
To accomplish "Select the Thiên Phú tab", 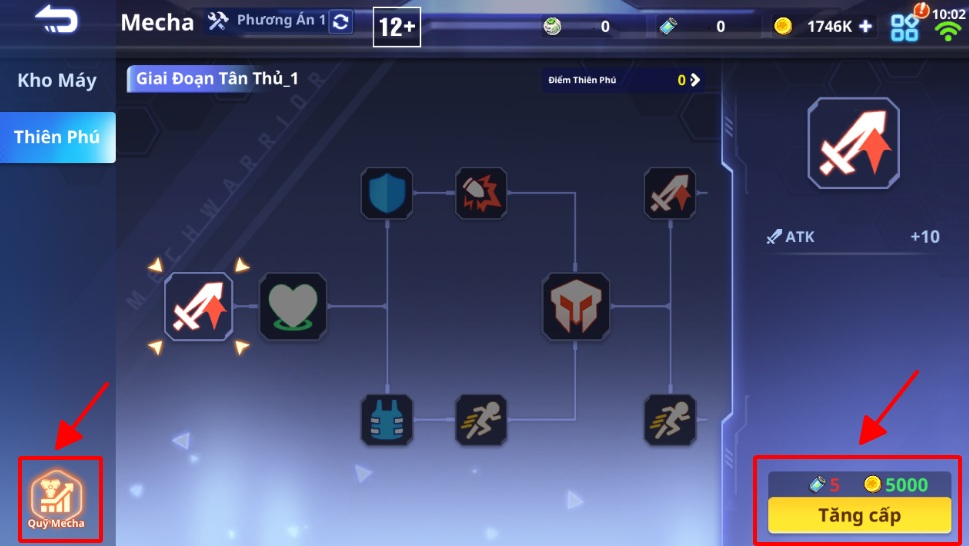I will (57, 137).
